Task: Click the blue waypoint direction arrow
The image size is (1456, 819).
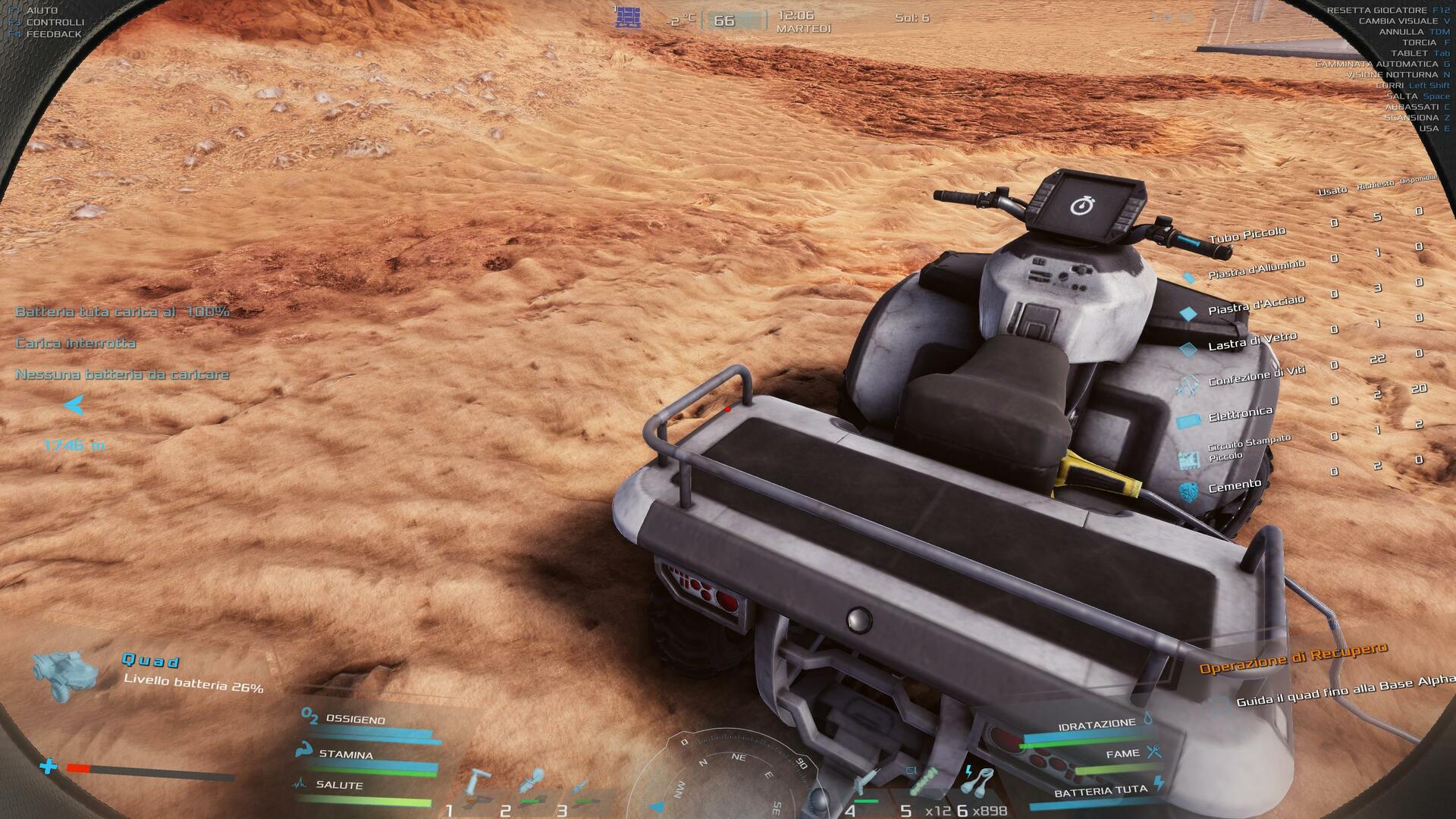Action: pos(74,406)
